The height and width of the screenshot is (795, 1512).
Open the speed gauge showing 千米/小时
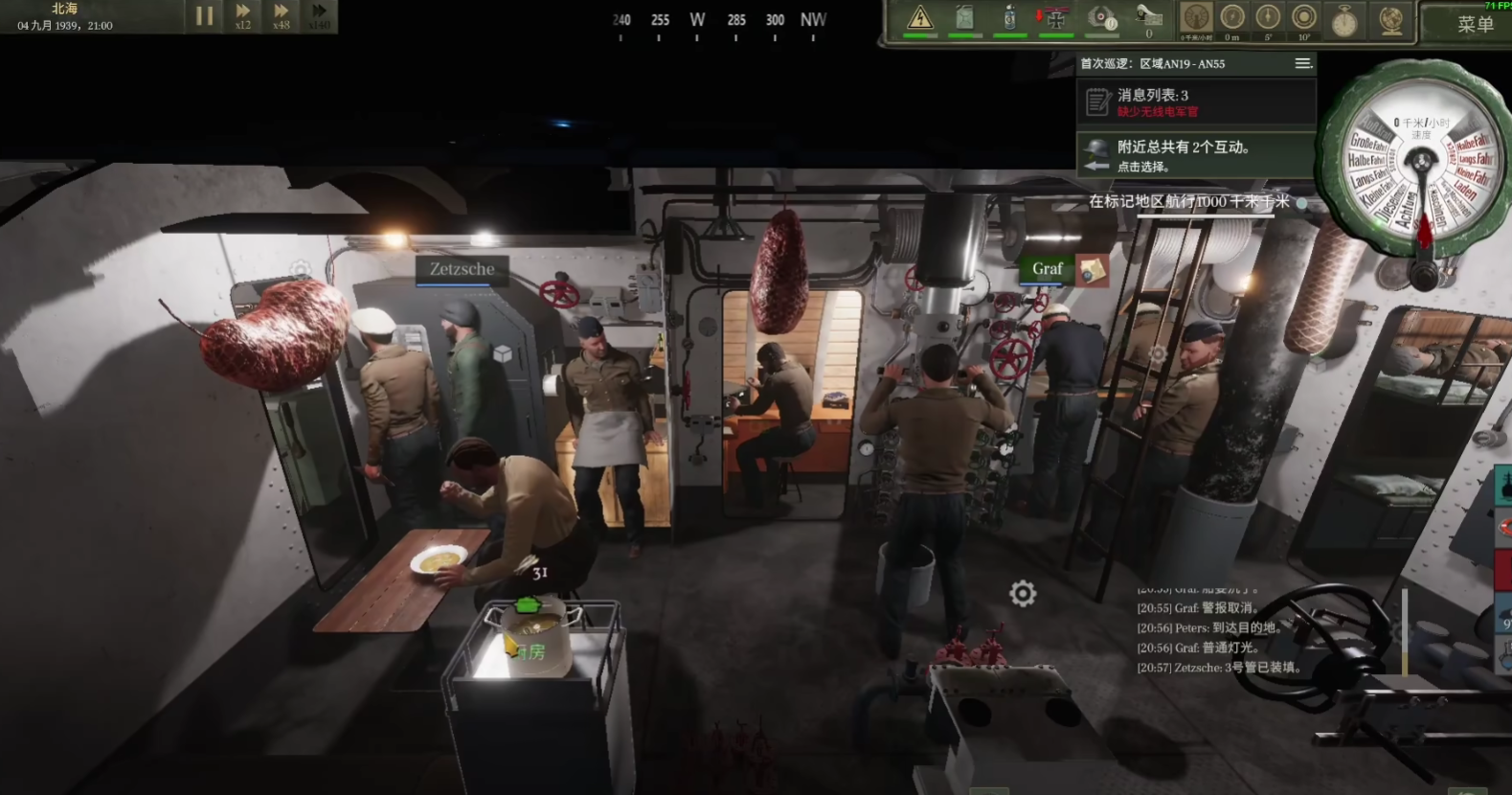pyautogui.click(x=1195, y=18)
